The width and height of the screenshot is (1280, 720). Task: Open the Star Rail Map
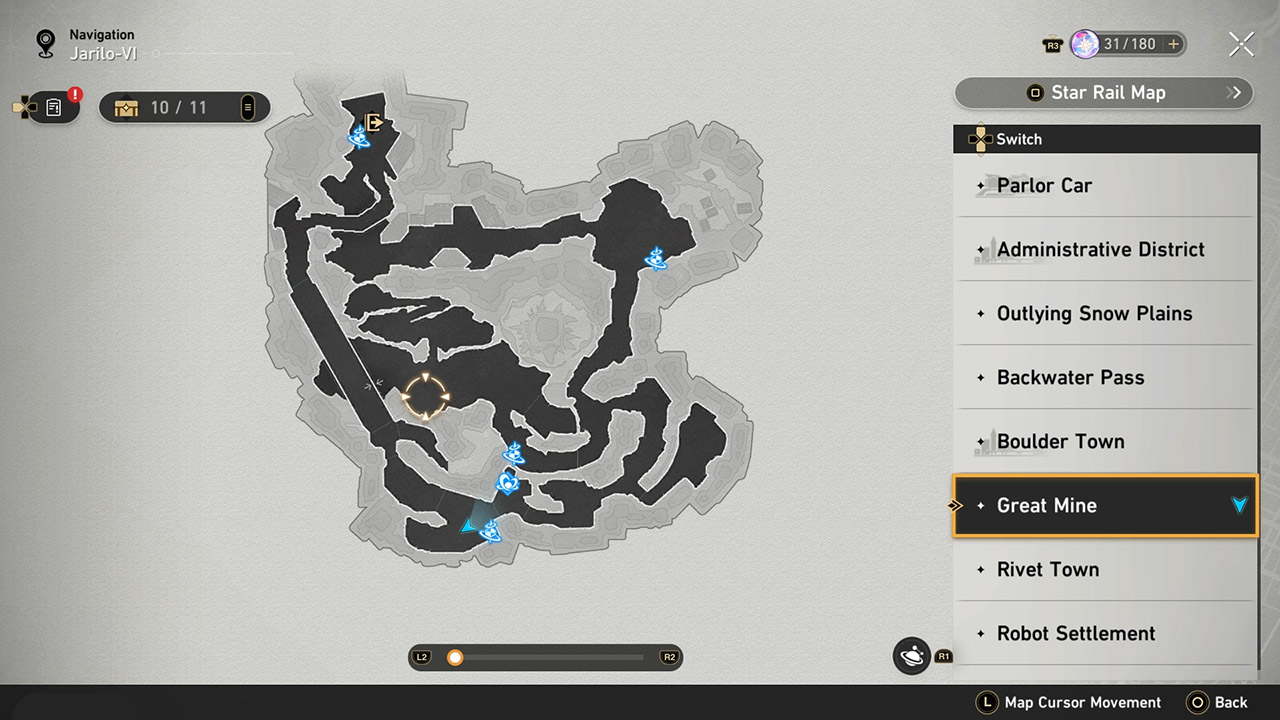tap(1100, 92)
